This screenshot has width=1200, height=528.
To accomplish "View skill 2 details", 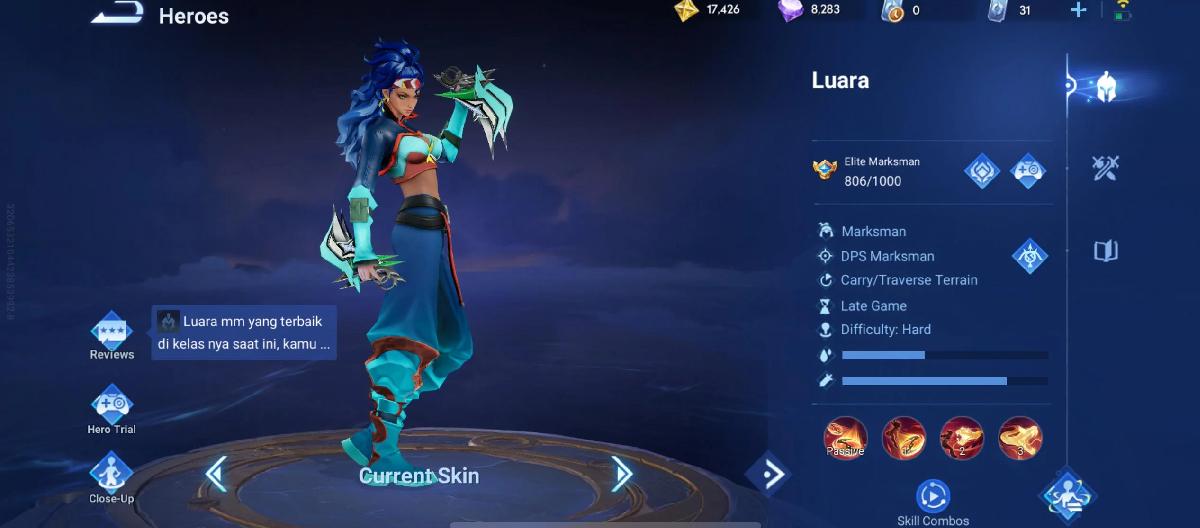I will tap(961, 438).
